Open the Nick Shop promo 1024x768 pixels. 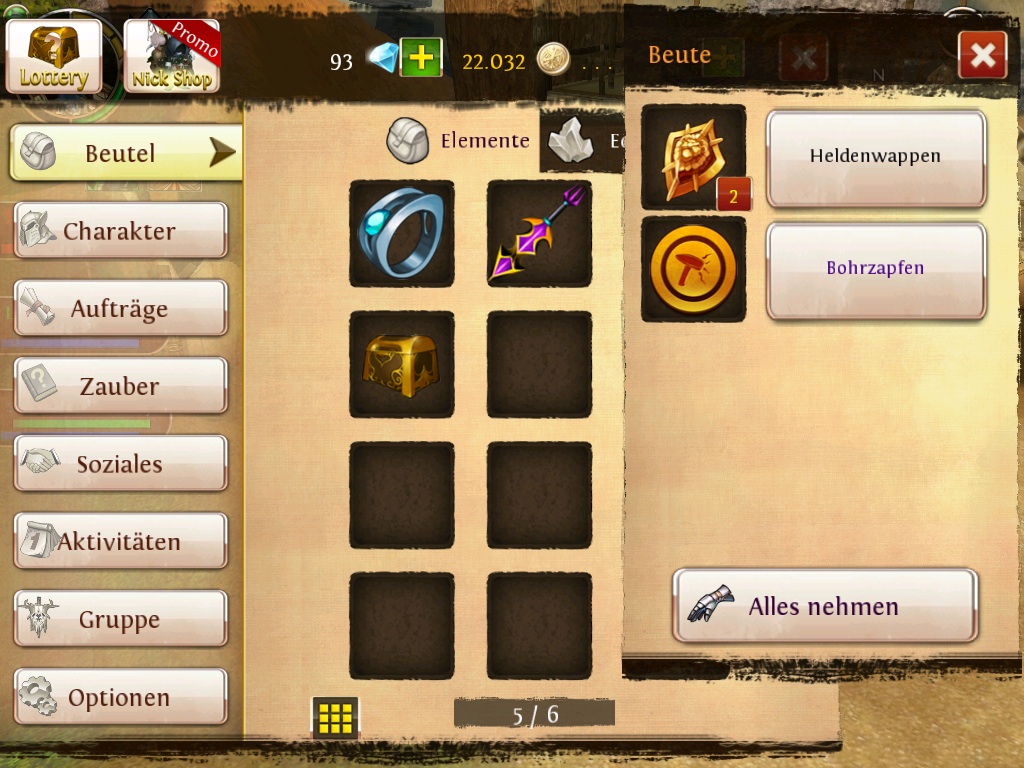(171, 56)
